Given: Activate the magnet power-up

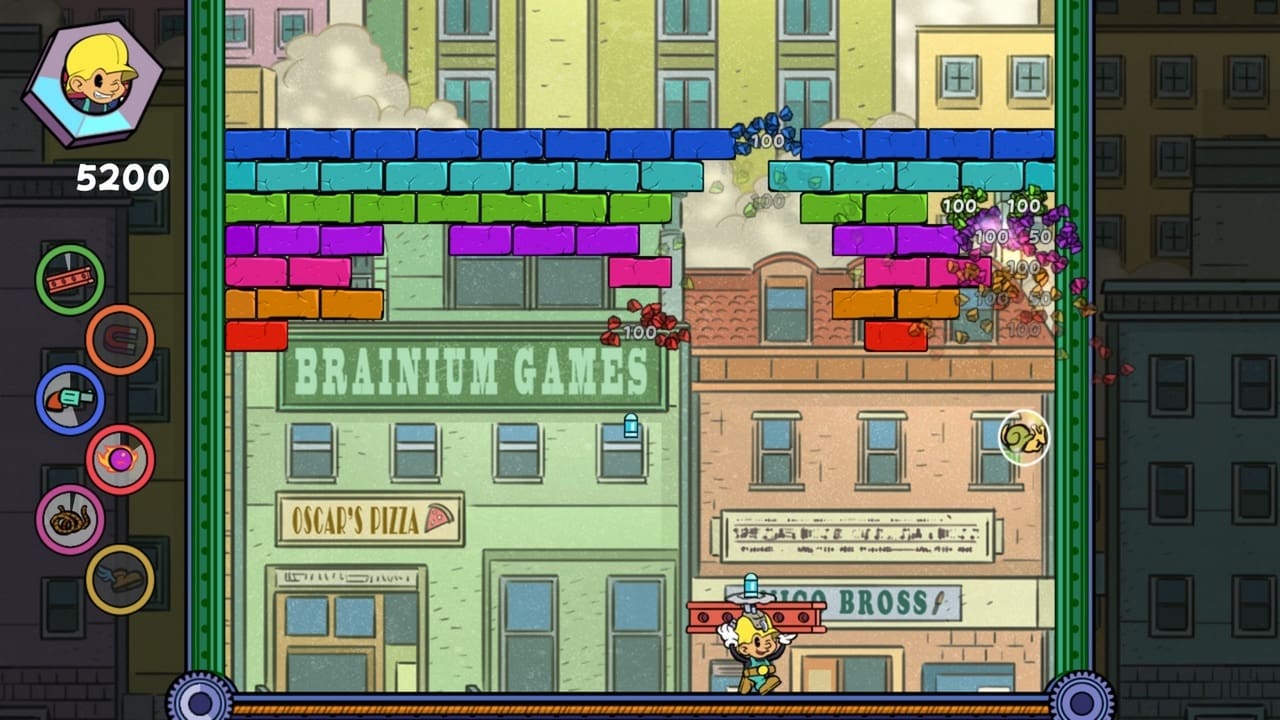Looking at the screenshot, I should pyautogui.click(x=118, y=338).
